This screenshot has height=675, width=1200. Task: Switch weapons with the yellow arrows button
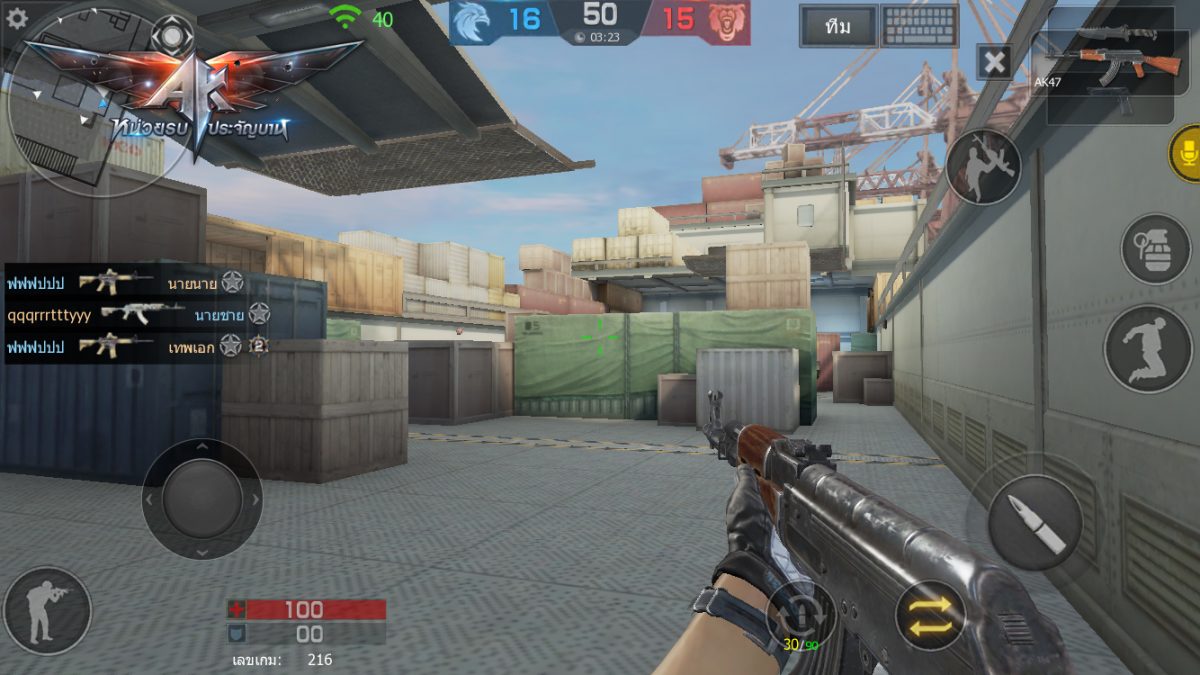click(930, 615)
